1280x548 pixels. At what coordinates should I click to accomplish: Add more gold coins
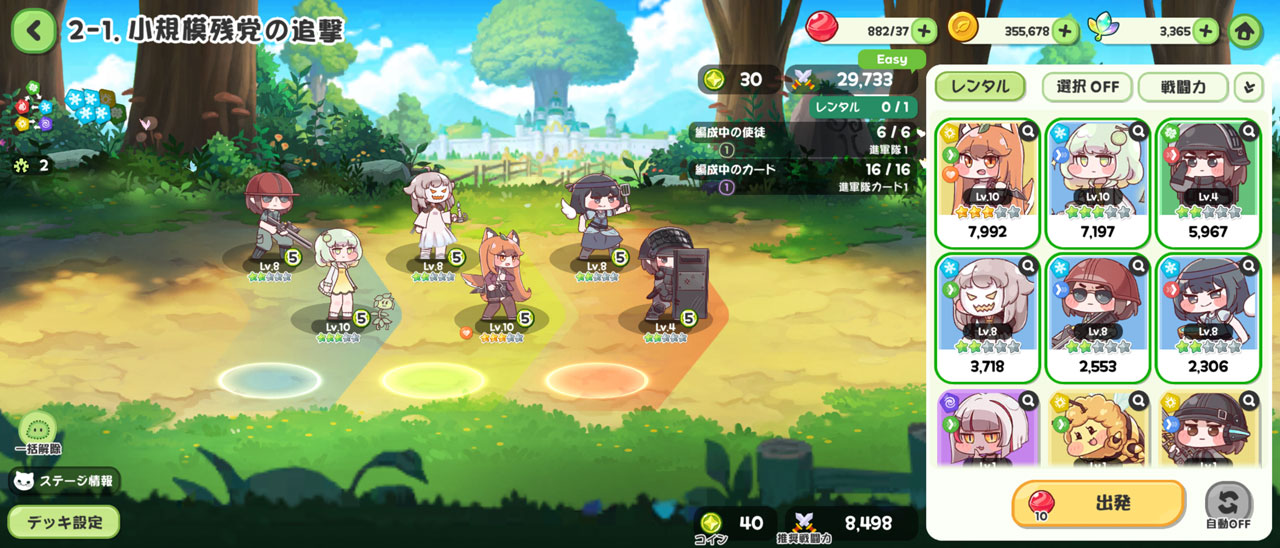click(x=1064, y=31)
